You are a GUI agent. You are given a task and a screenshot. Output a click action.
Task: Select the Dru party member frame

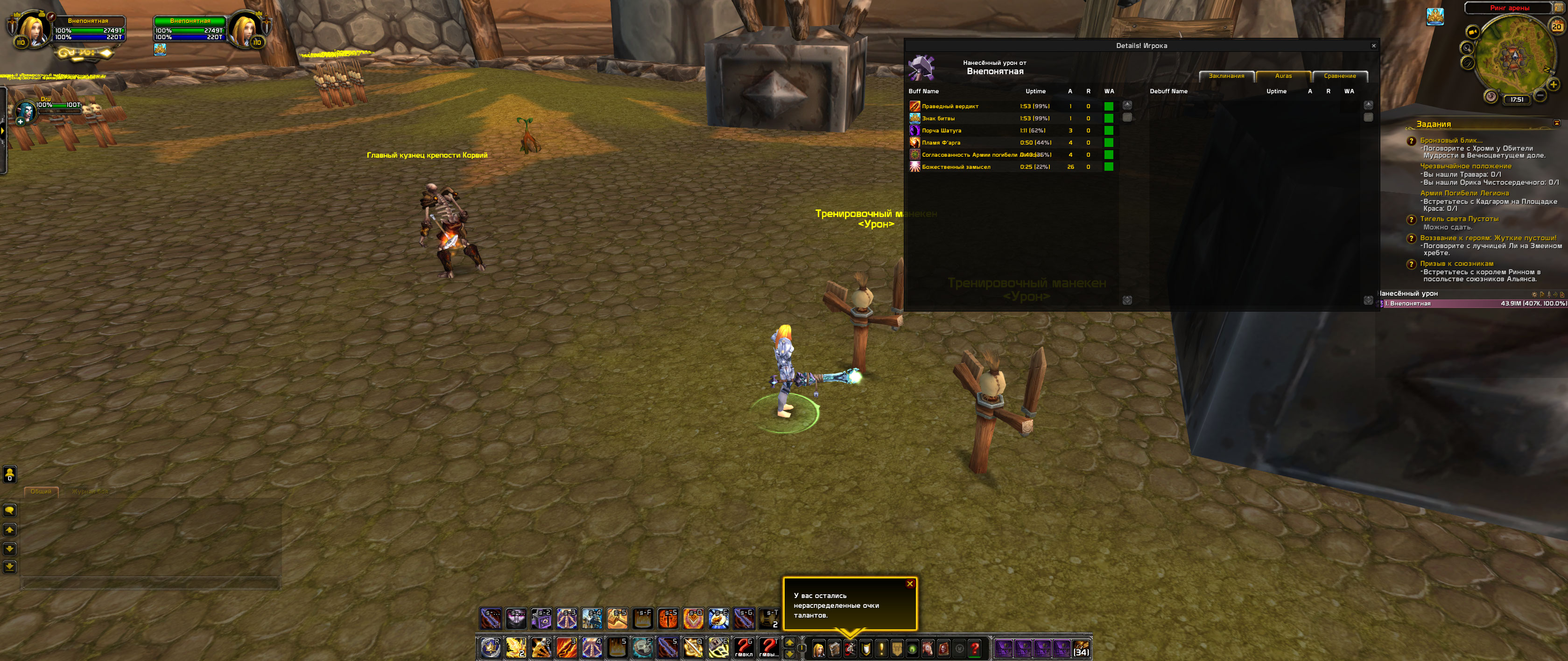coord(27,111)
